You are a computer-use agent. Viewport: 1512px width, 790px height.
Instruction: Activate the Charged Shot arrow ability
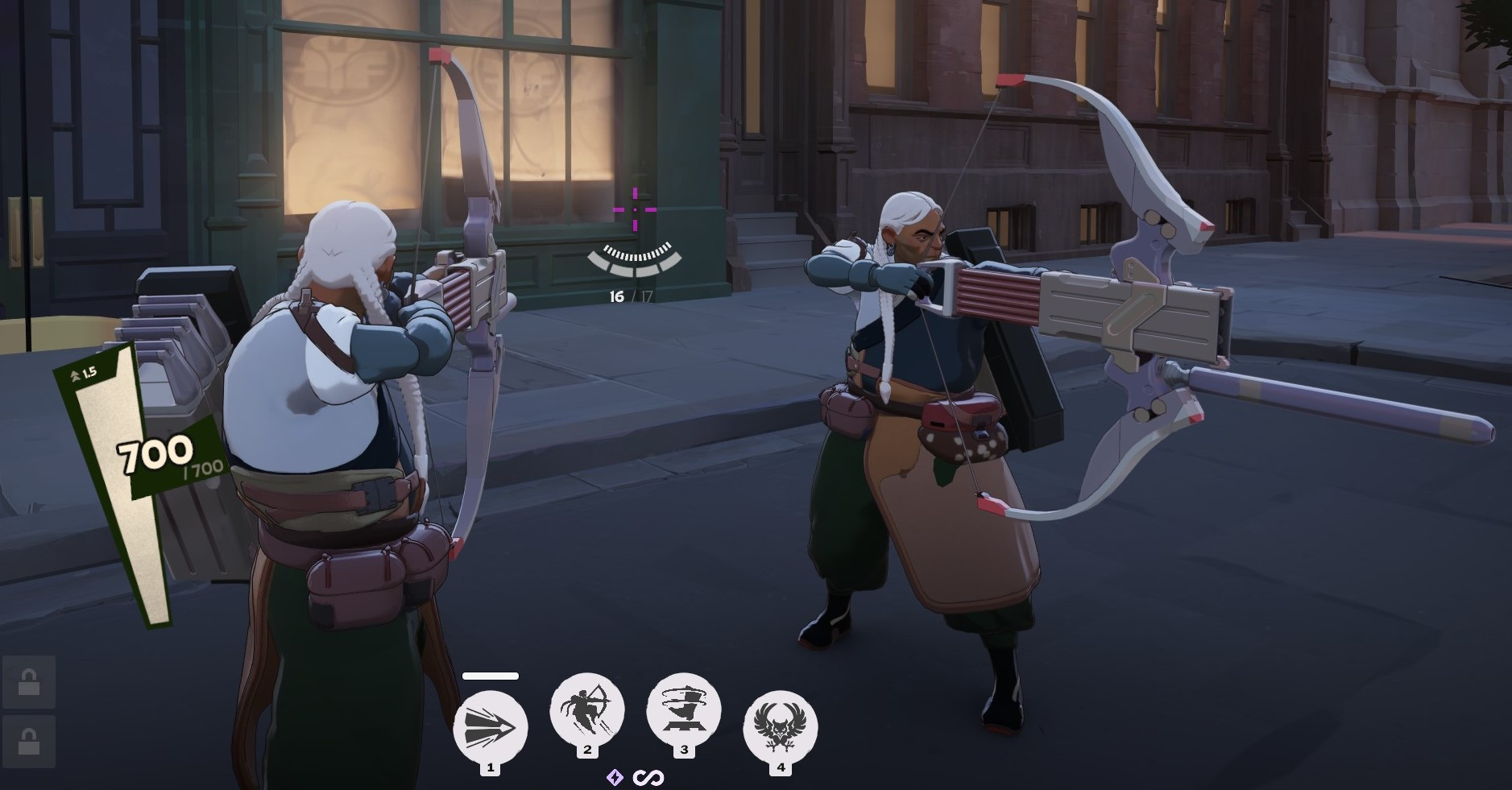click(490, 727)
